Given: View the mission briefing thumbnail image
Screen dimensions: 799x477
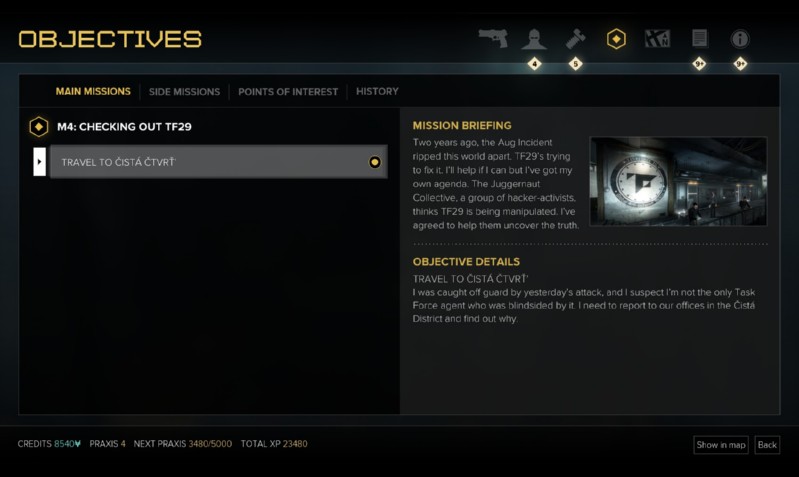Looking at the screenshot, I should point(678,181).
